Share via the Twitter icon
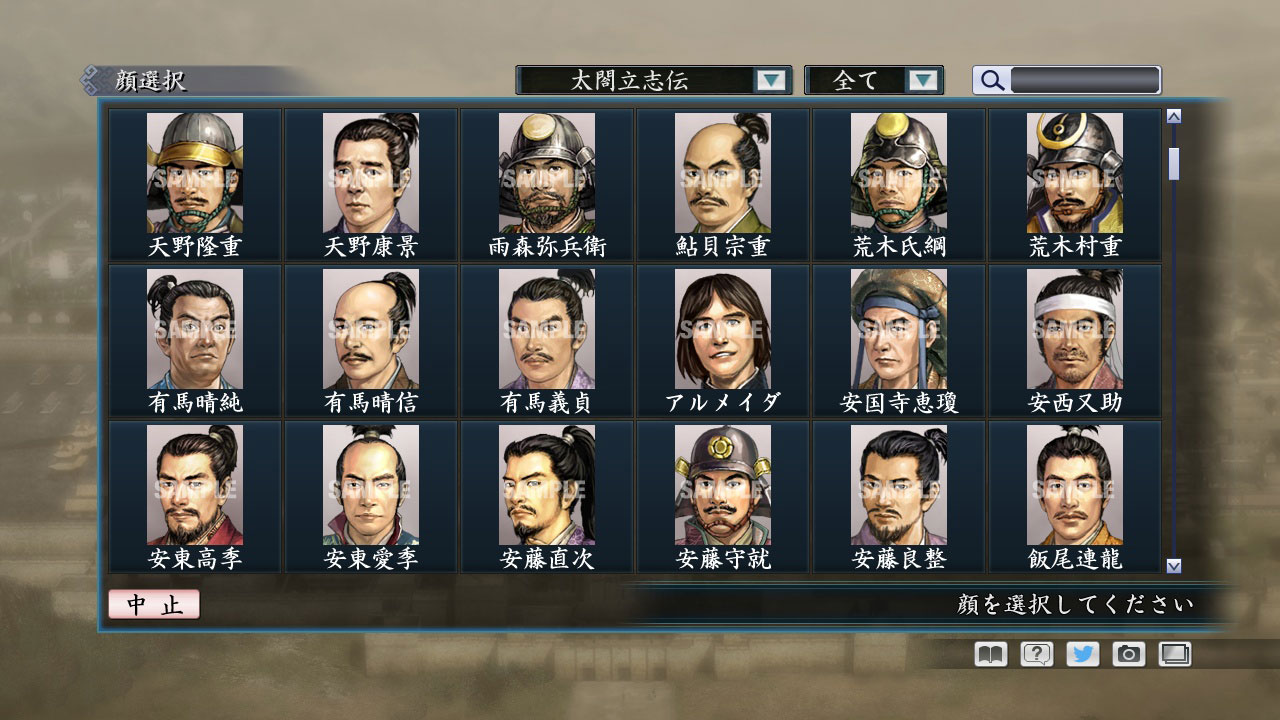 tap(1081, 654)
